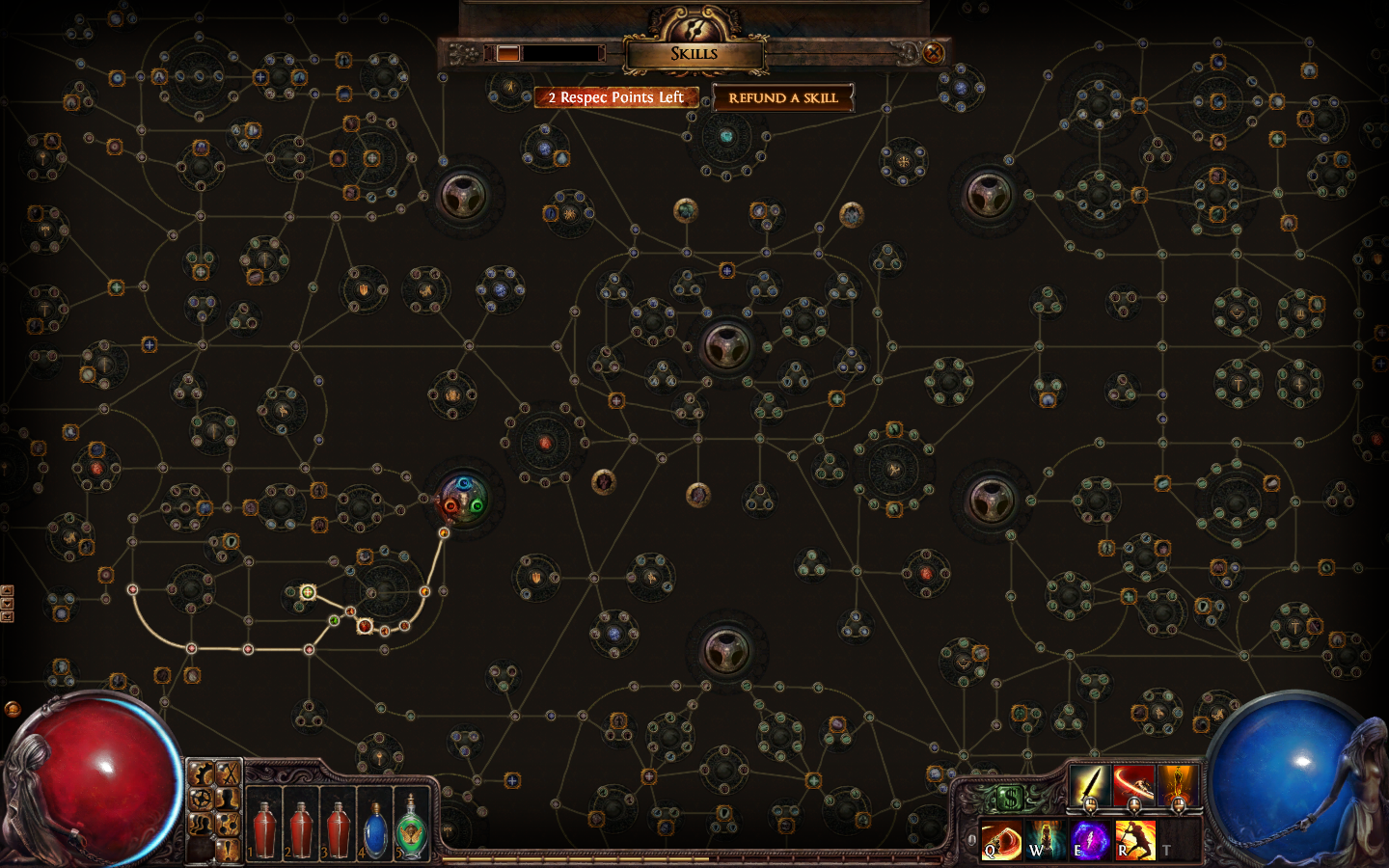Viewport: 1389px width, 868px height.
Task: Open the quest tracker exclamation icon
Action: click(227, 849)
